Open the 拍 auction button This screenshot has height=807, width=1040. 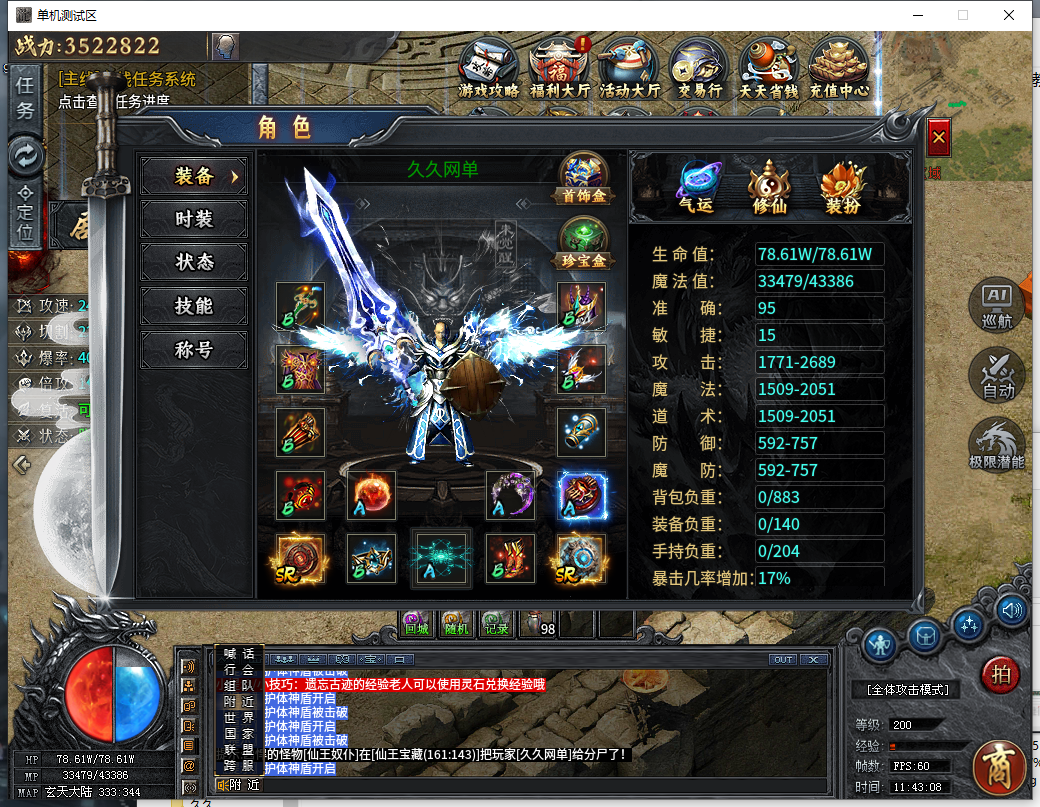click(x=1000, y=674)
